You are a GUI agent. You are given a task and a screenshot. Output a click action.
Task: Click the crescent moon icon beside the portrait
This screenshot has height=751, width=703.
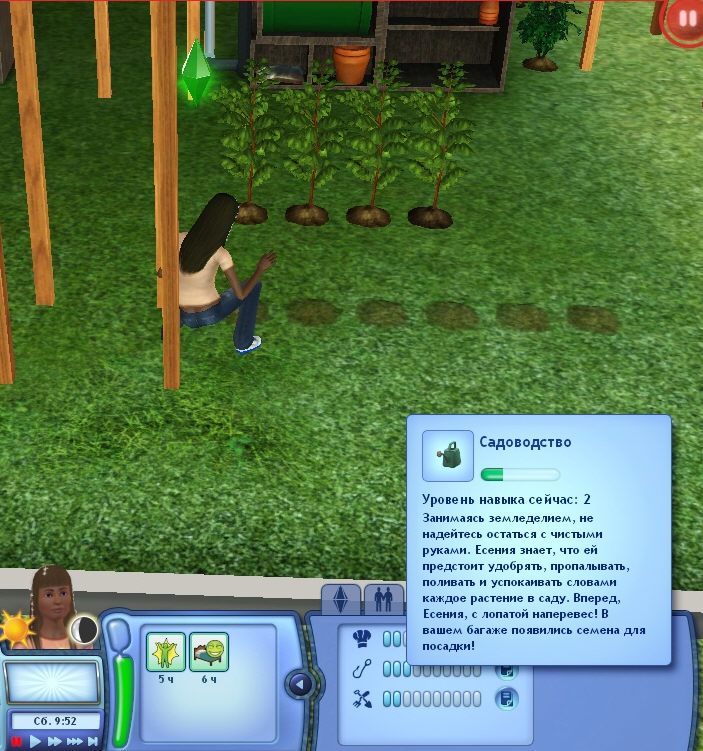point(84,628)
